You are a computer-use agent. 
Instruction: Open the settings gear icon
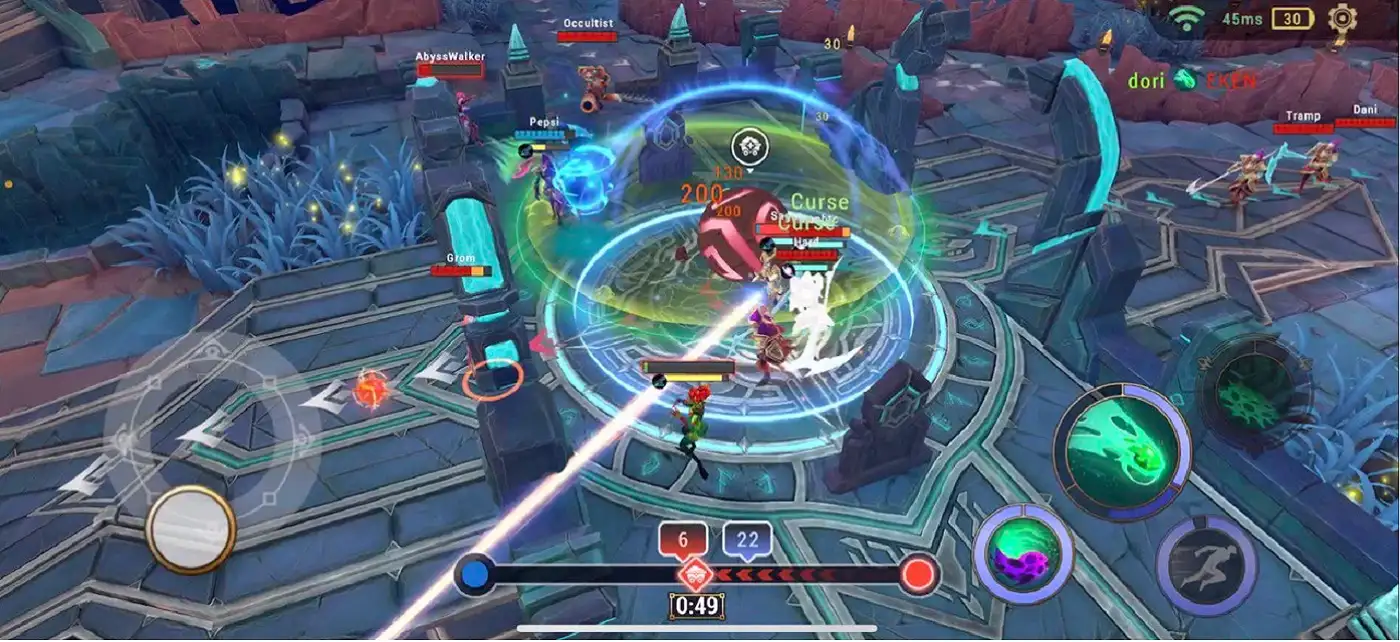(1342, 17)
